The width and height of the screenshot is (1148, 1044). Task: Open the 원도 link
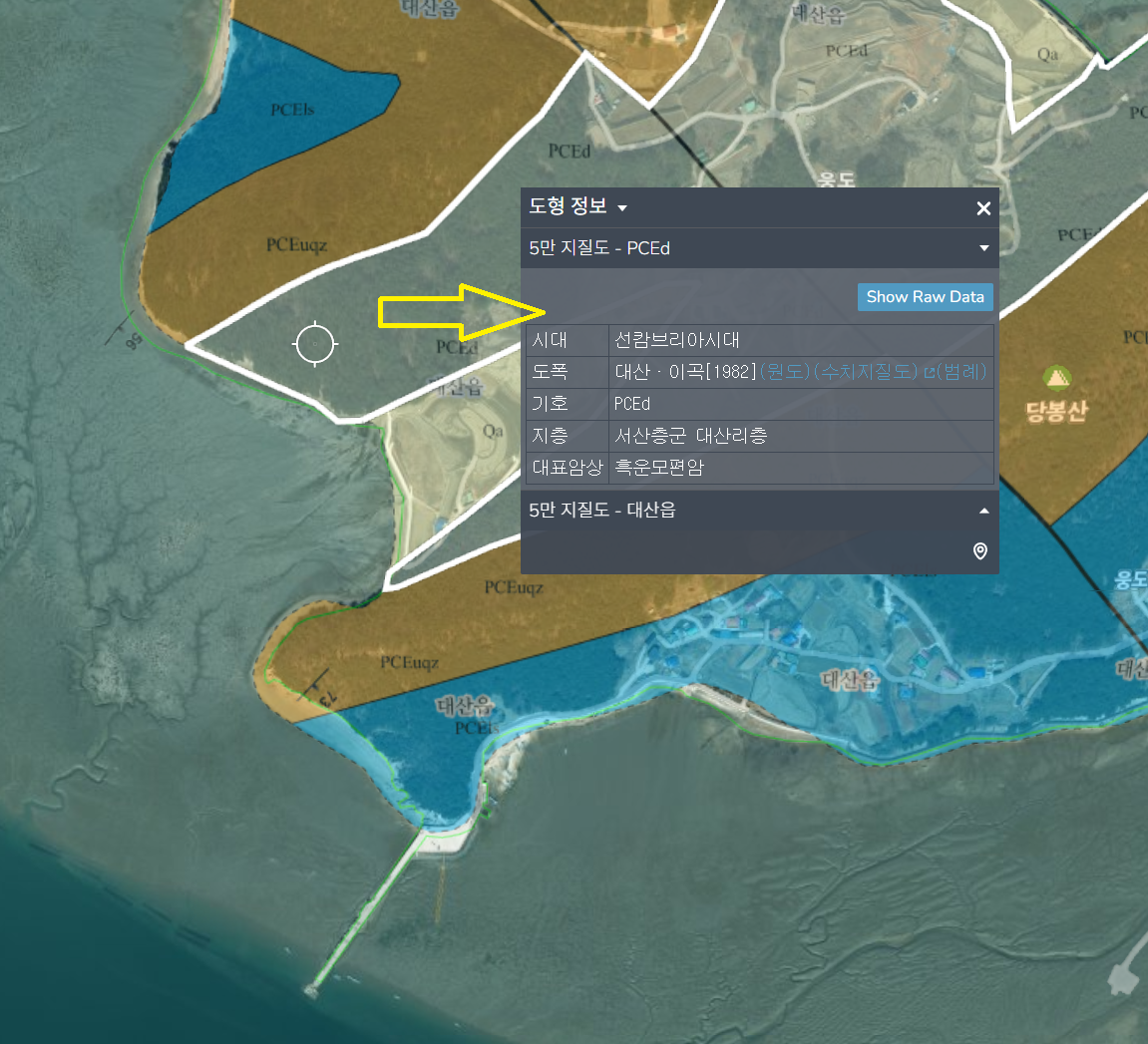[x=786, y=372]
